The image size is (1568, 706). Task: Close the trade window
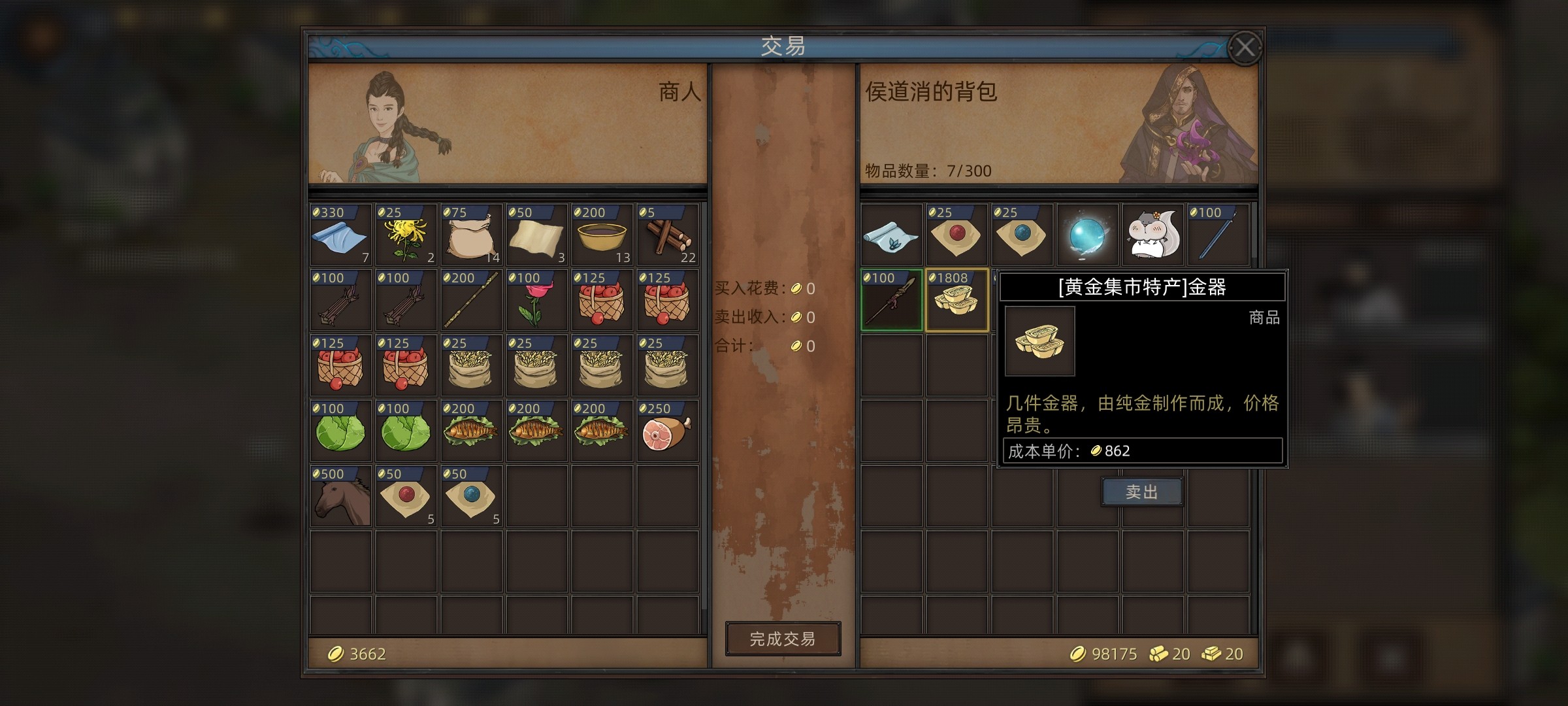[1244, 48]
